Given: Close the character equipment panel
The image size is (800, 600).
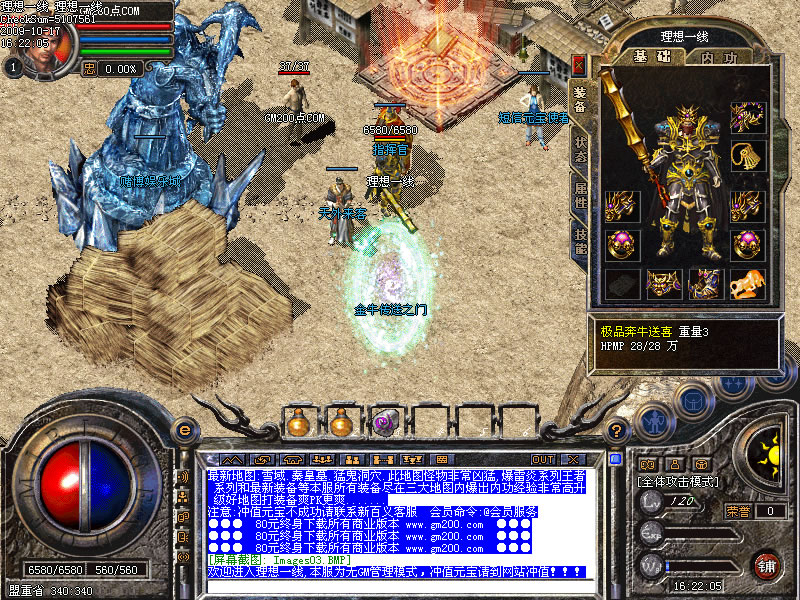Looking at the screenshot, I should coord(579,65).
